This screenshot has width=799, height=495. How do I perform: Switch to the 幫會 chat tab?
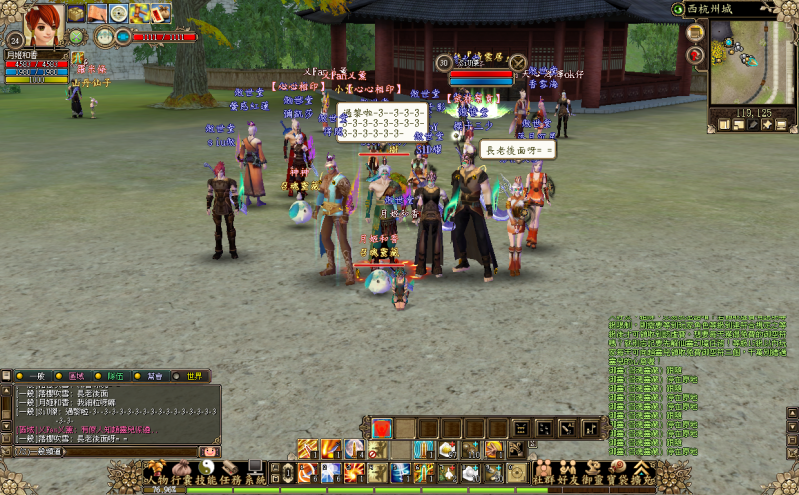tap(153, 376)
